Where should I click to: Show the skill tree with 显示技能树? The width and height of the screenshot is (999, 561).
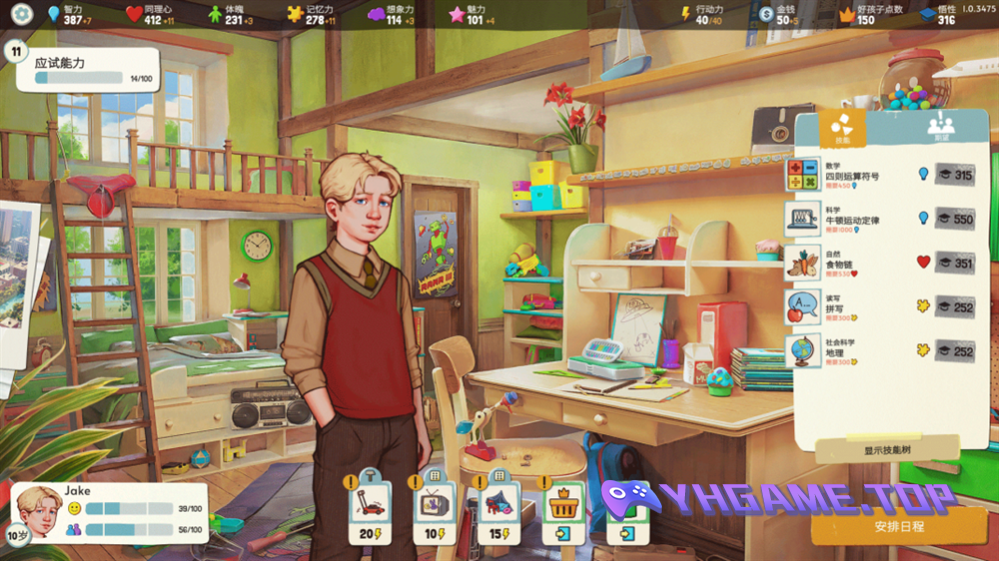point(888,450)
